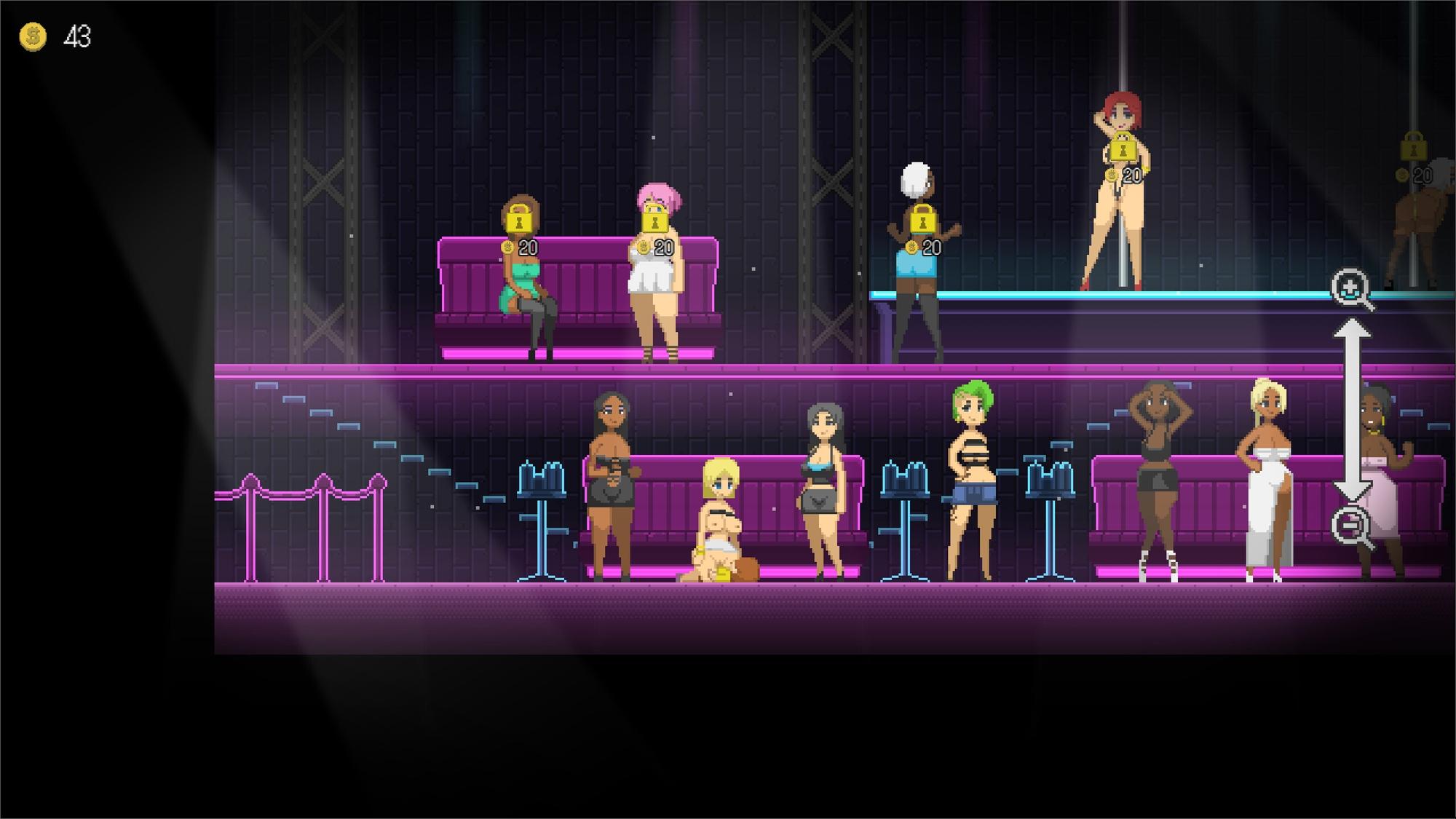Select the padlock on the white-haired character
The image size is (1456, 819).
[922, 218]
